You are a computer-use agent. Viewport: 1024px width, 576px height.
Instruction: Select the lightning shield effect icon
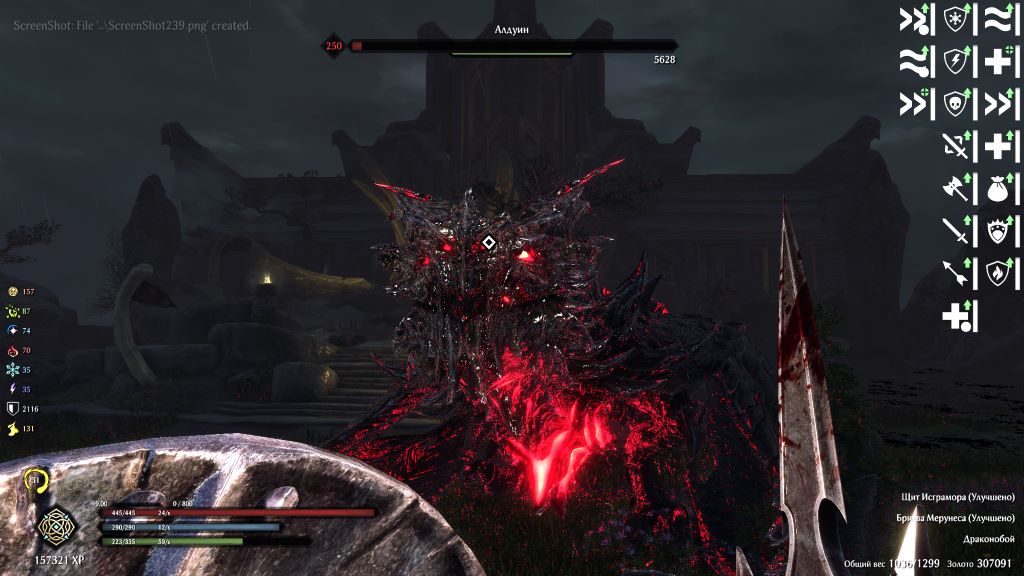pos(957,61)
